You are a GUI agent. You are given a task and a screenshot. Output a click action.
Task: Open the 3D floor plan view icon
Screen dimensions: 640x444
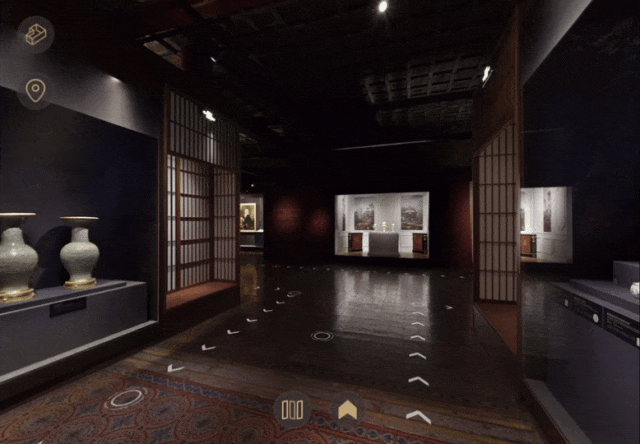tap(36, 35)
